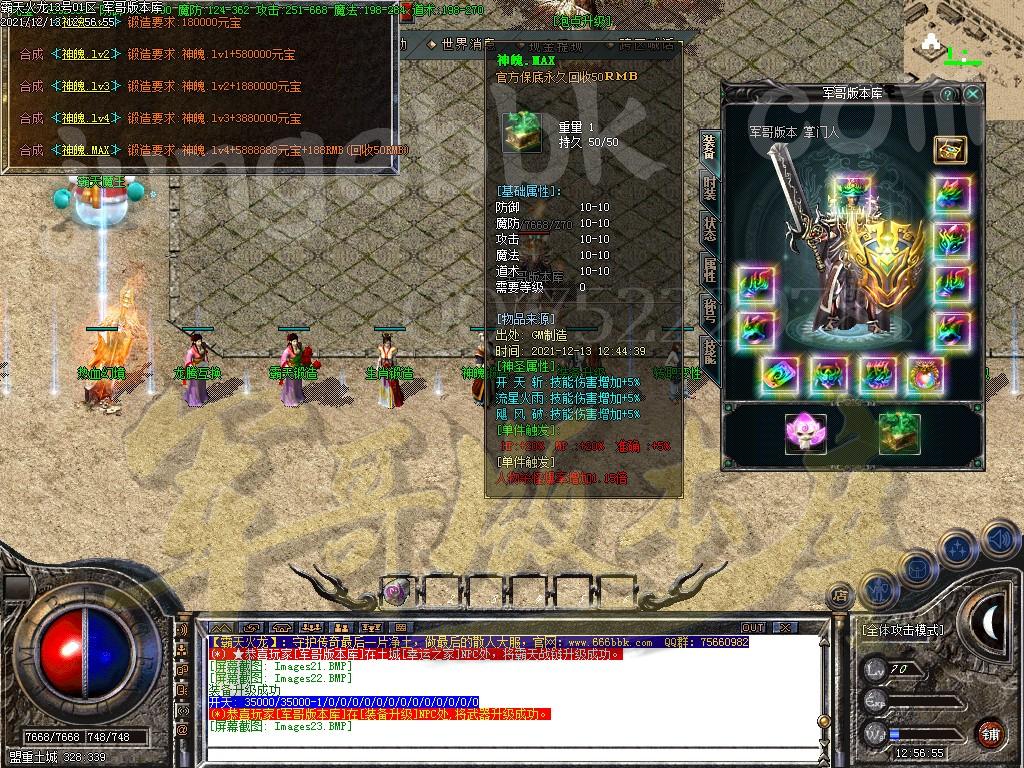The width and height of the screenshot is (1024, 768).
Task: Open the 属性 tab
Action: (708, 268)
